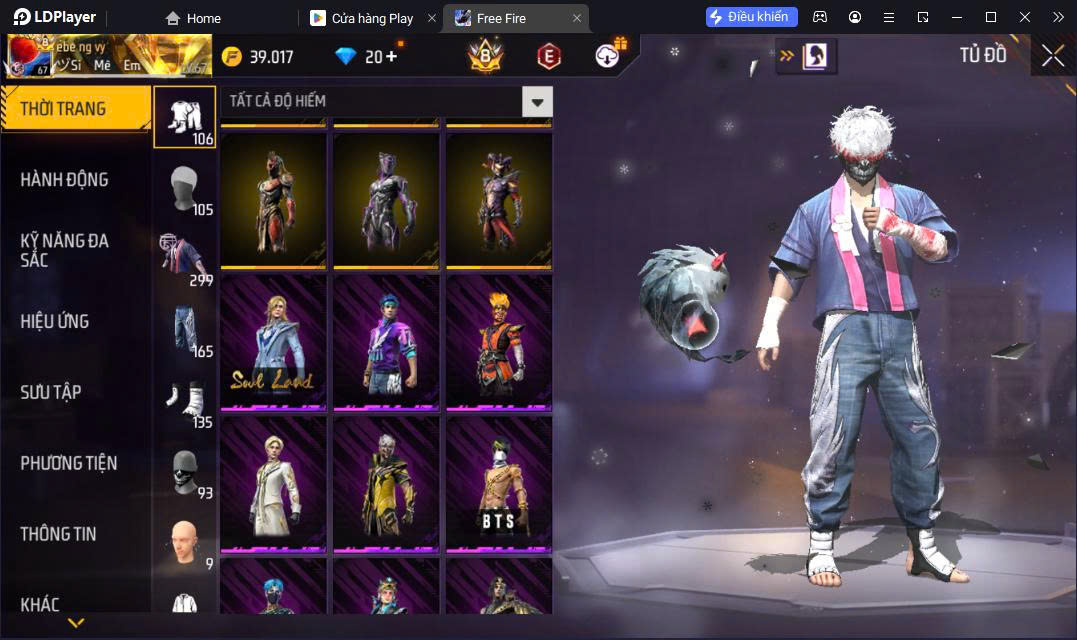The image size is (1077, 640).
Task: Select the BTS outfit thumbnail
Action: point(499,484)
